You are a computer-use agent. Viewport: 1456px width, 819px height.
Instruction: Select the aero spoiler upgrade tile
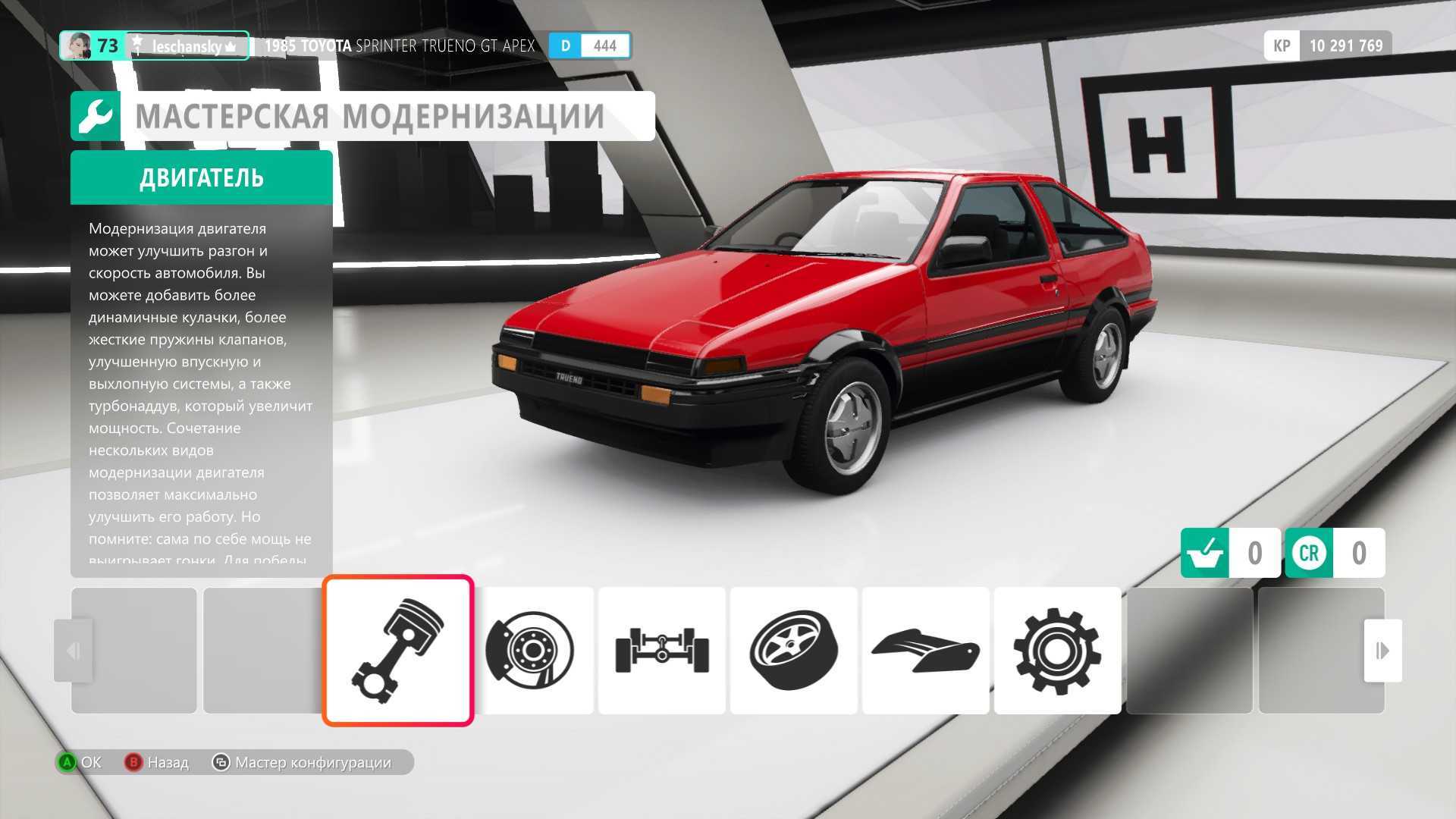[x=925, y=650]
